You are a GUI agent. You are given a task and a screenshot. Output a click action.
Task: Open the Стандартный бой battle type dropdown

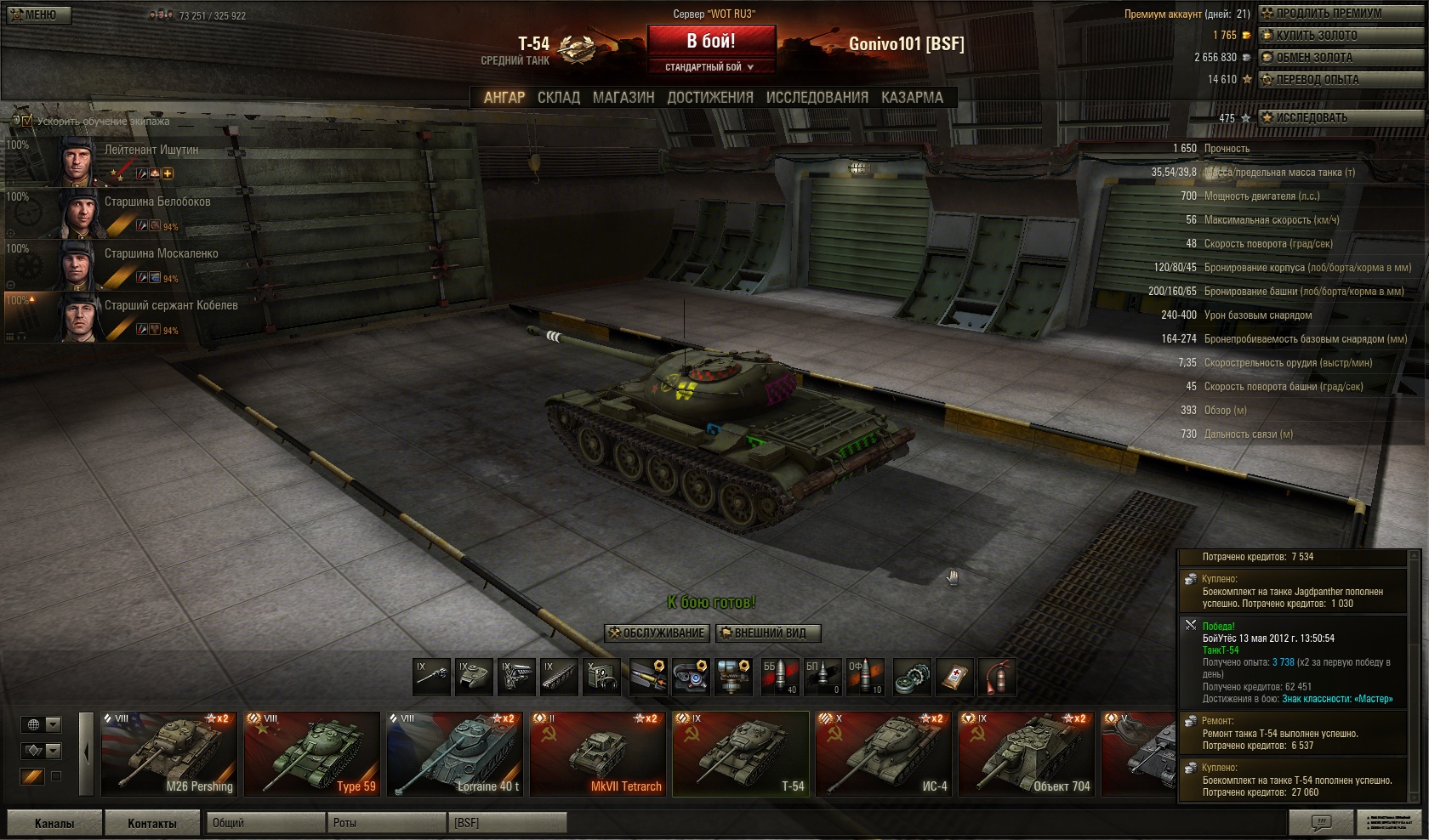click(710, 67)
